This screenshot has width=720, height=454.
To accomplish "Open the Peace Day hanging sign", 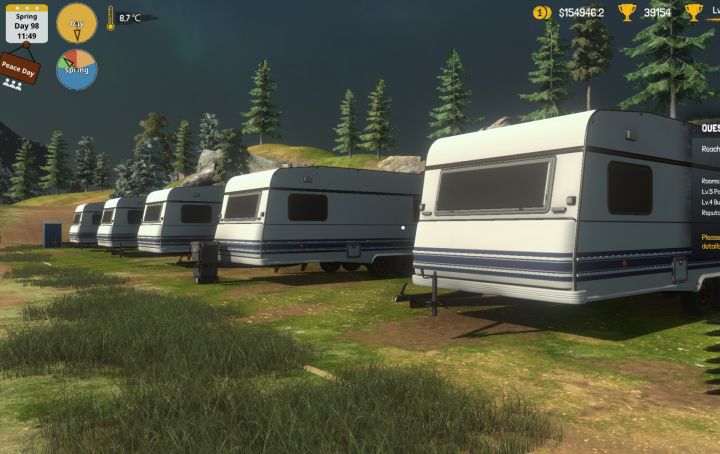I will (x=18, y=67).
